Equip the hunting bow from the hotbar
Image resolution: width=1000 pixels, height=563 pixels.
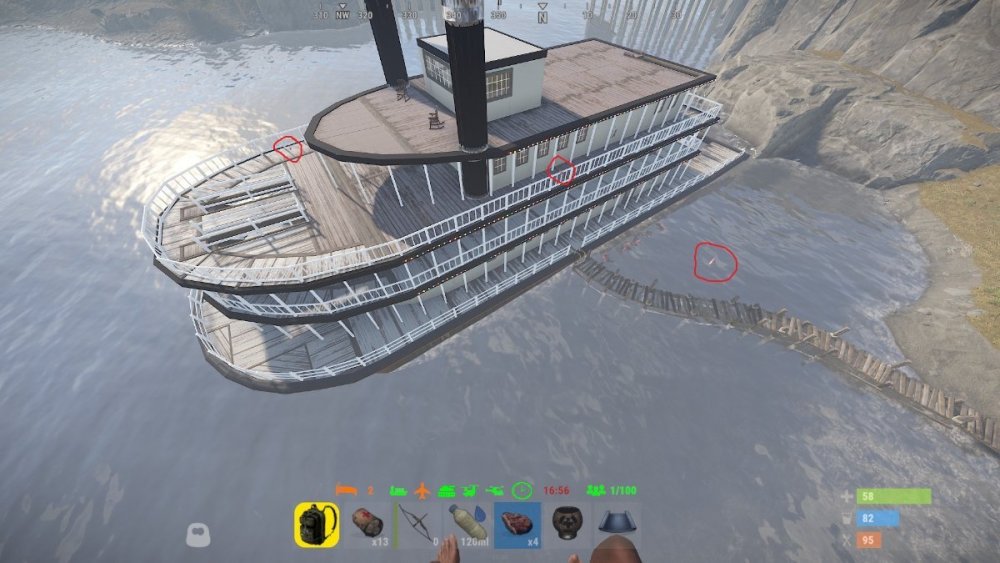417,525
